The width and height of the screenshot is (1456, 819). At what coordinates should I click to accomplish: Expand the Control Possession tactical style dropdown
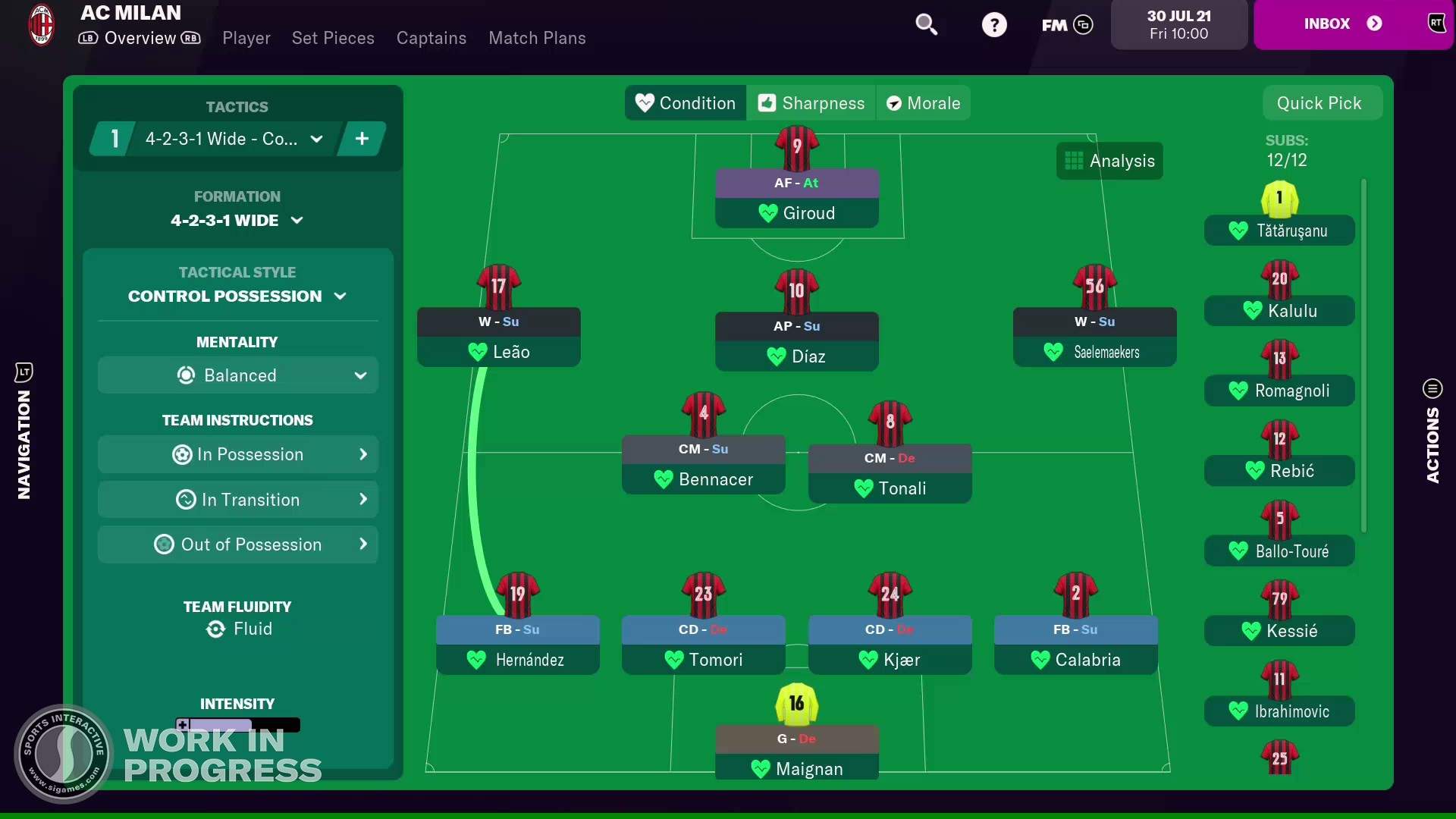[x=237, y=296]
